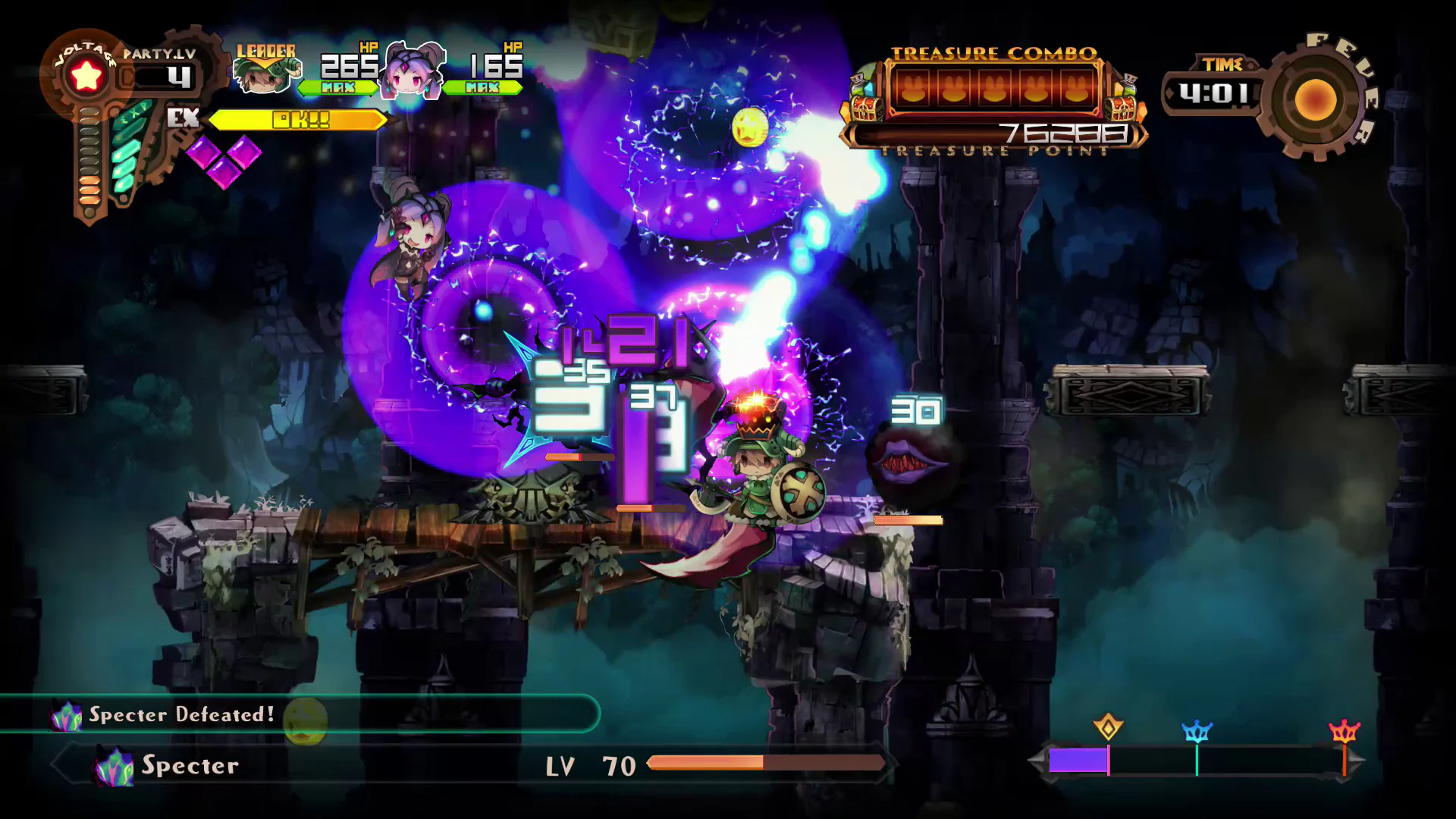Viewport: 1456px width, 819px height.
Task: Expand the Treasure Combo slot panel
Action: [x=993, y=89]
